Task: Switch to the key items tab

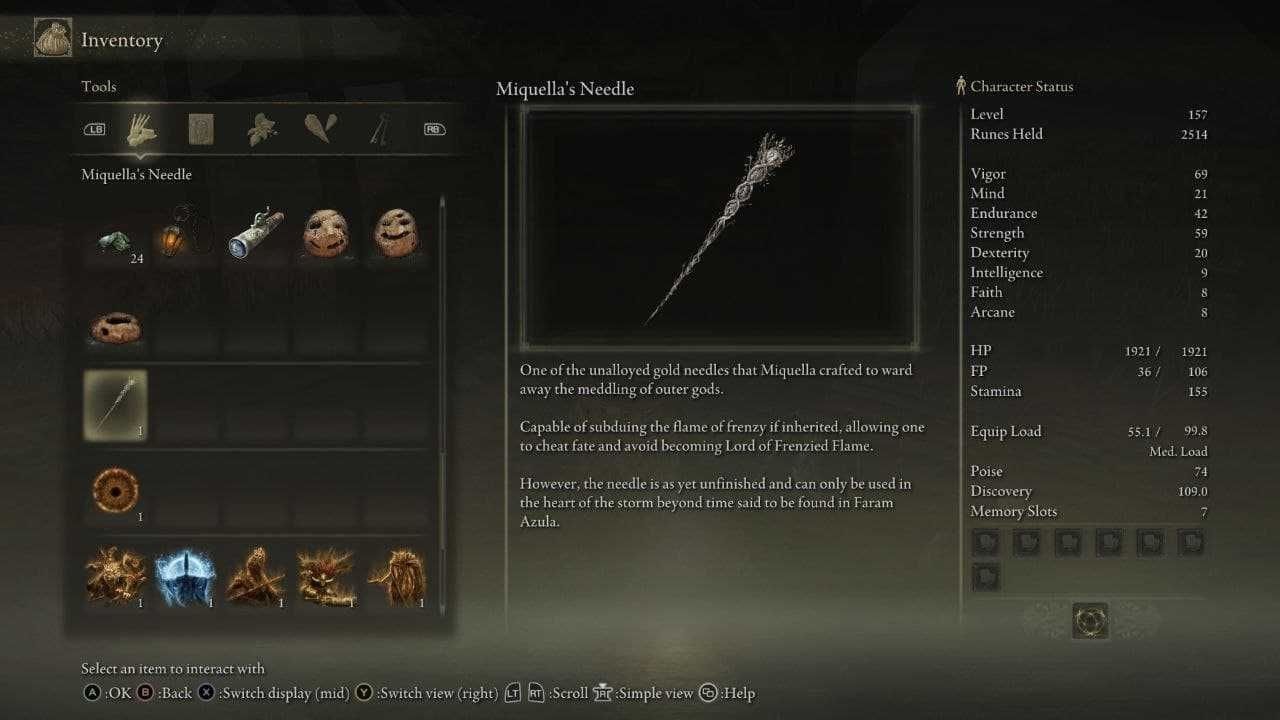Action: [x=379, y=129]
